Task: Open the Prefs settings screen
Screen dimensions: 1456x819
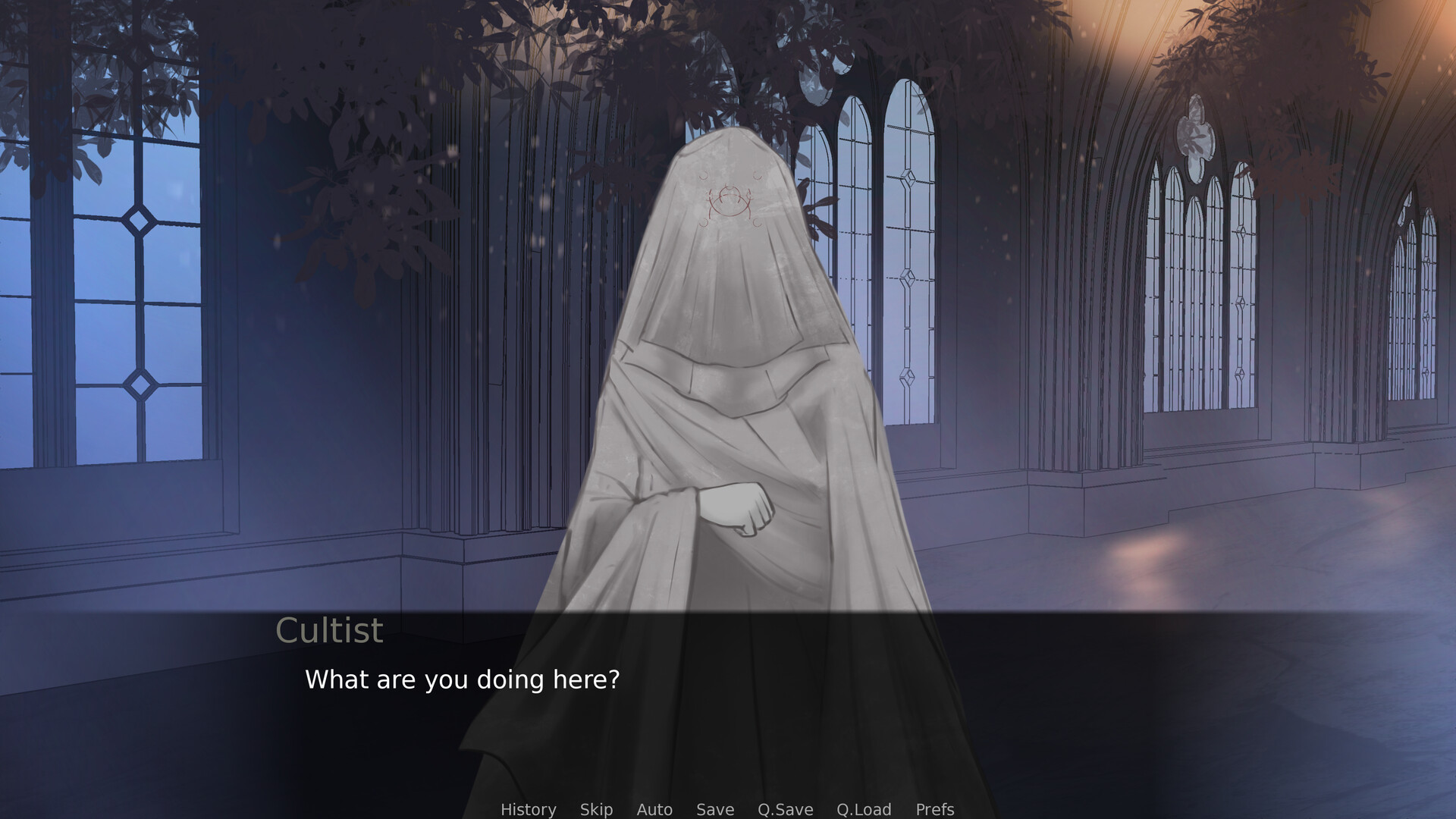Action: coord(935,809)
